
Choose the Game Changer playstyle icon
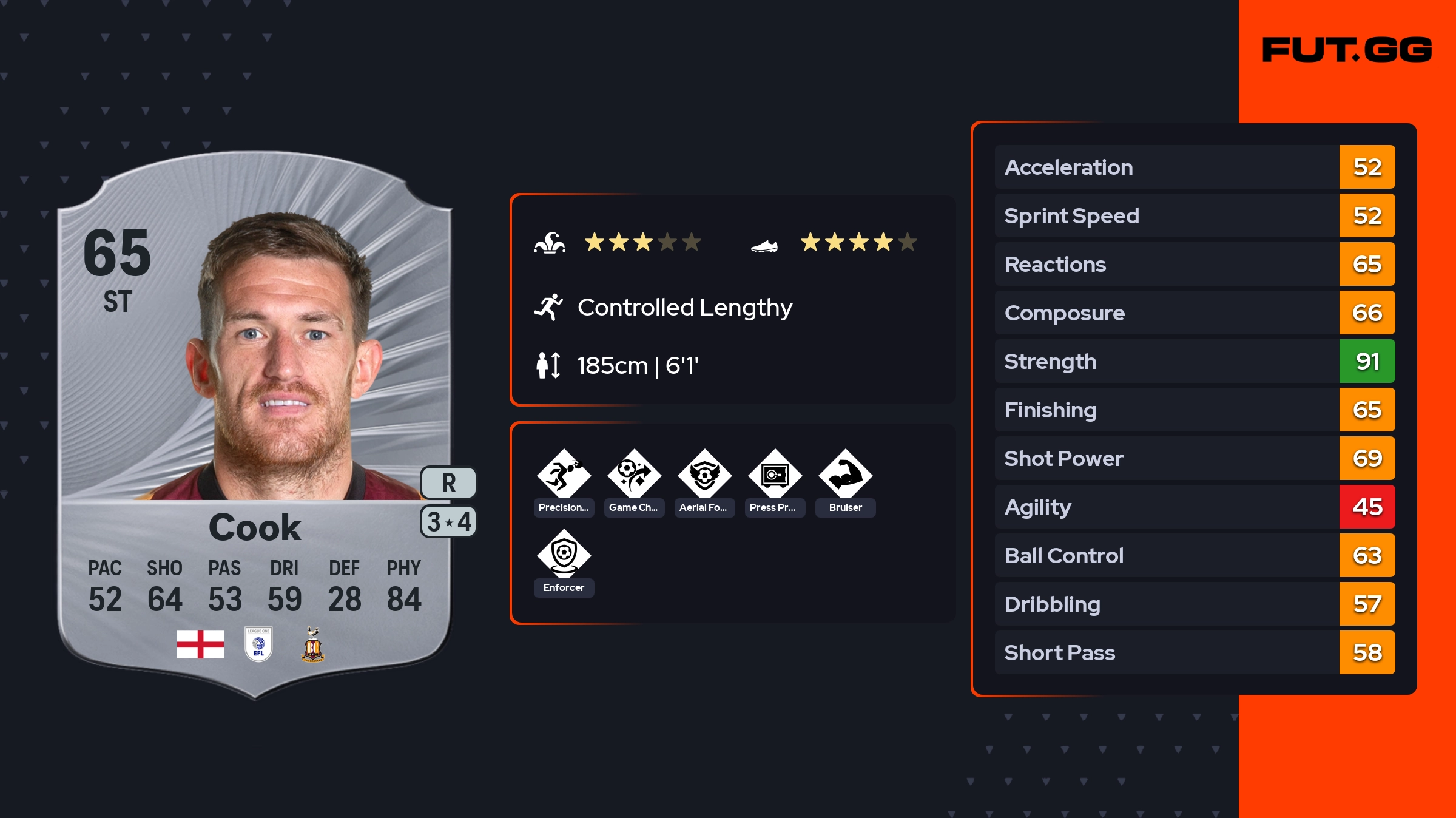click(x=634, y=475)
